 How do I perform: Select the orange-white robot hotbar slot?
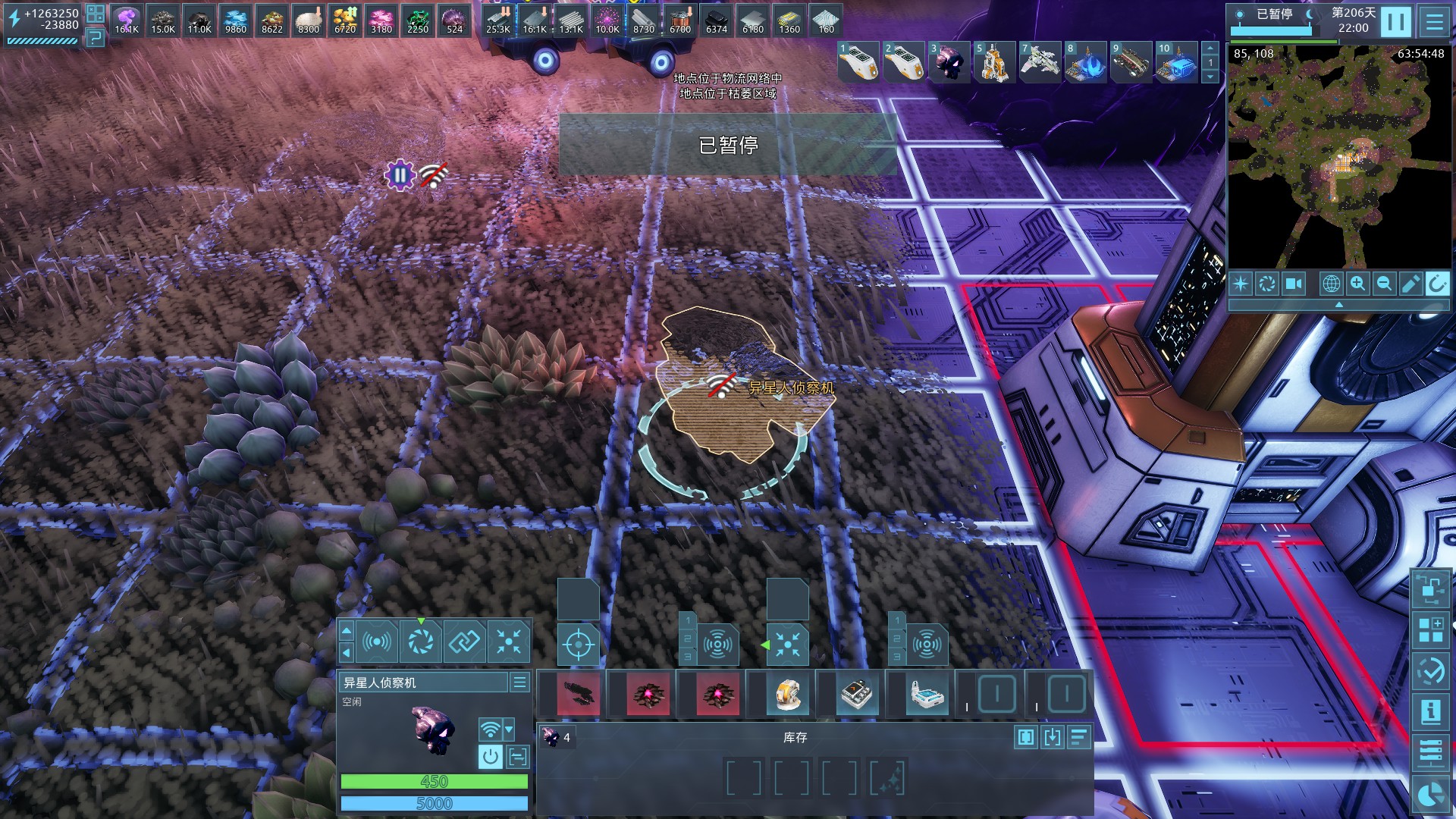[x=787, y=693]
